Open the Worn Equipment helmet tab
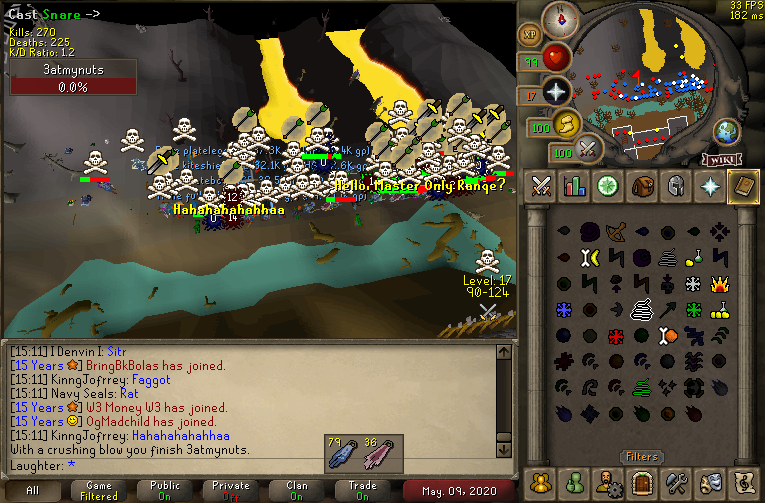The height and width of the screenshot is (503, 765). point(675,186)
